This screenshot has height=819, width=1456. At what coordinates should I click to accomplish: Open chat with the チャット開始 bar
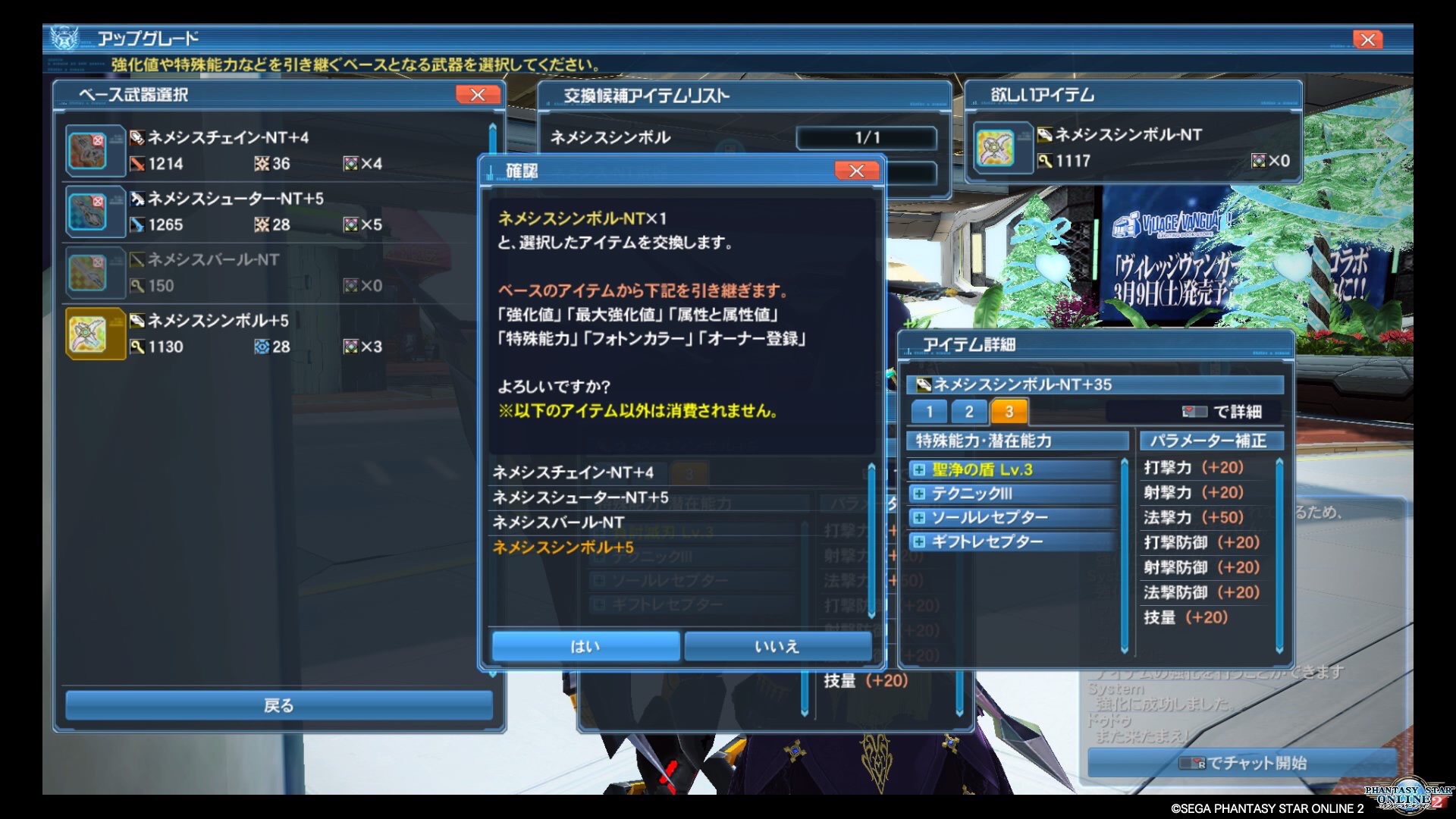click(x=1242, y=763)
